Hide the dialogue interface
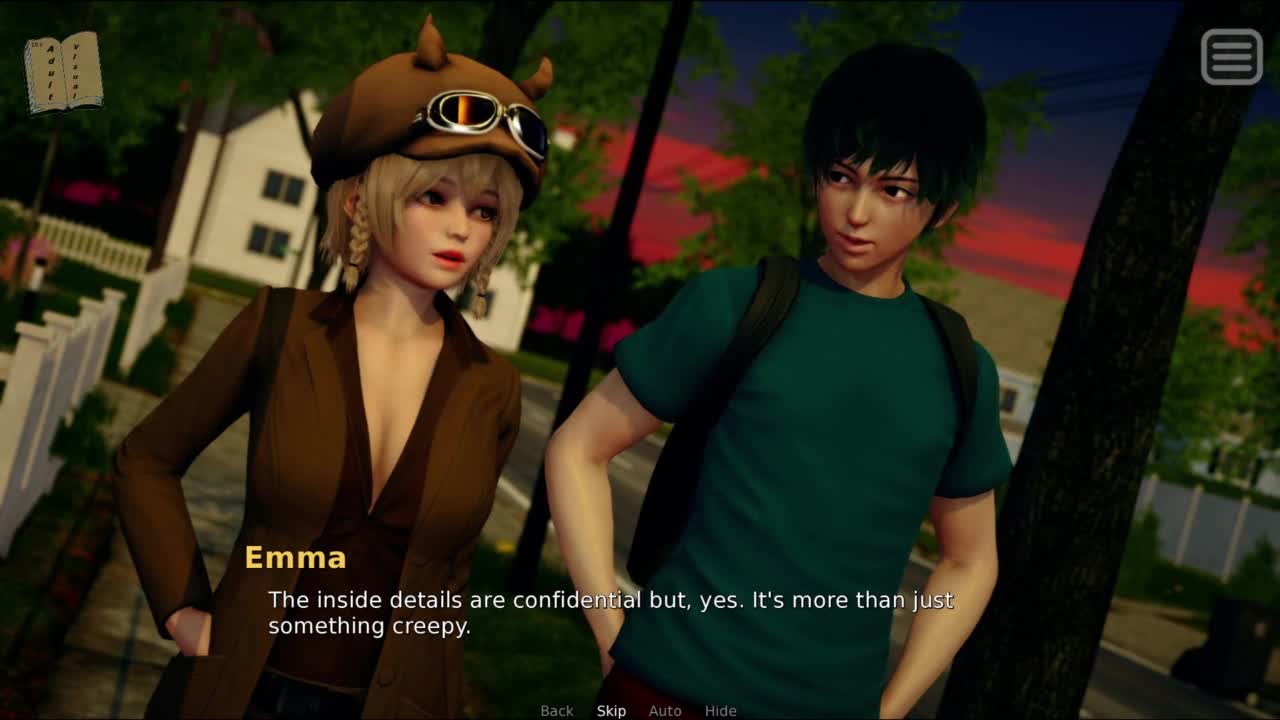The width and height of the screenshot is (1280, 720). click(x=720, y=711)
